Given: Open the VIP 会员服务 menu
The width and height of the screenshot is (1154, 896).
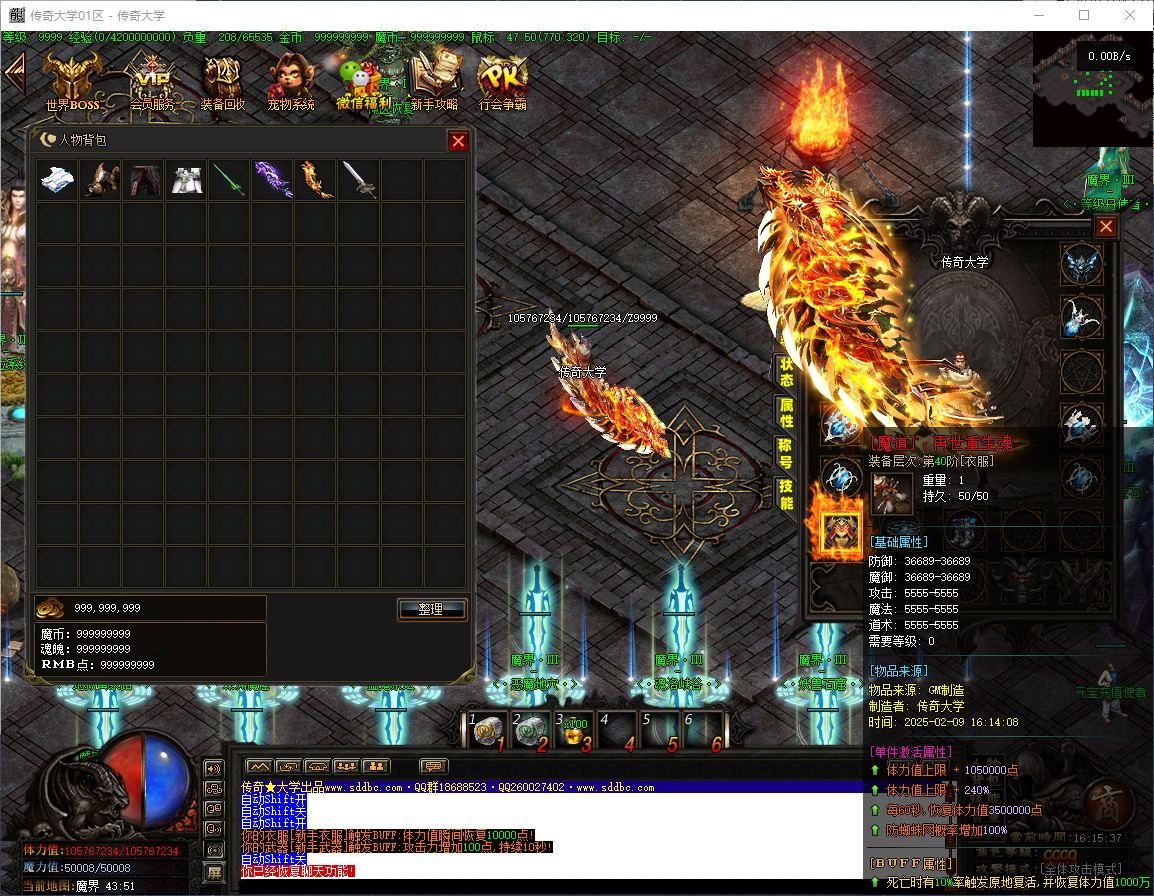Looking at the screenshot, I should 152,80.
